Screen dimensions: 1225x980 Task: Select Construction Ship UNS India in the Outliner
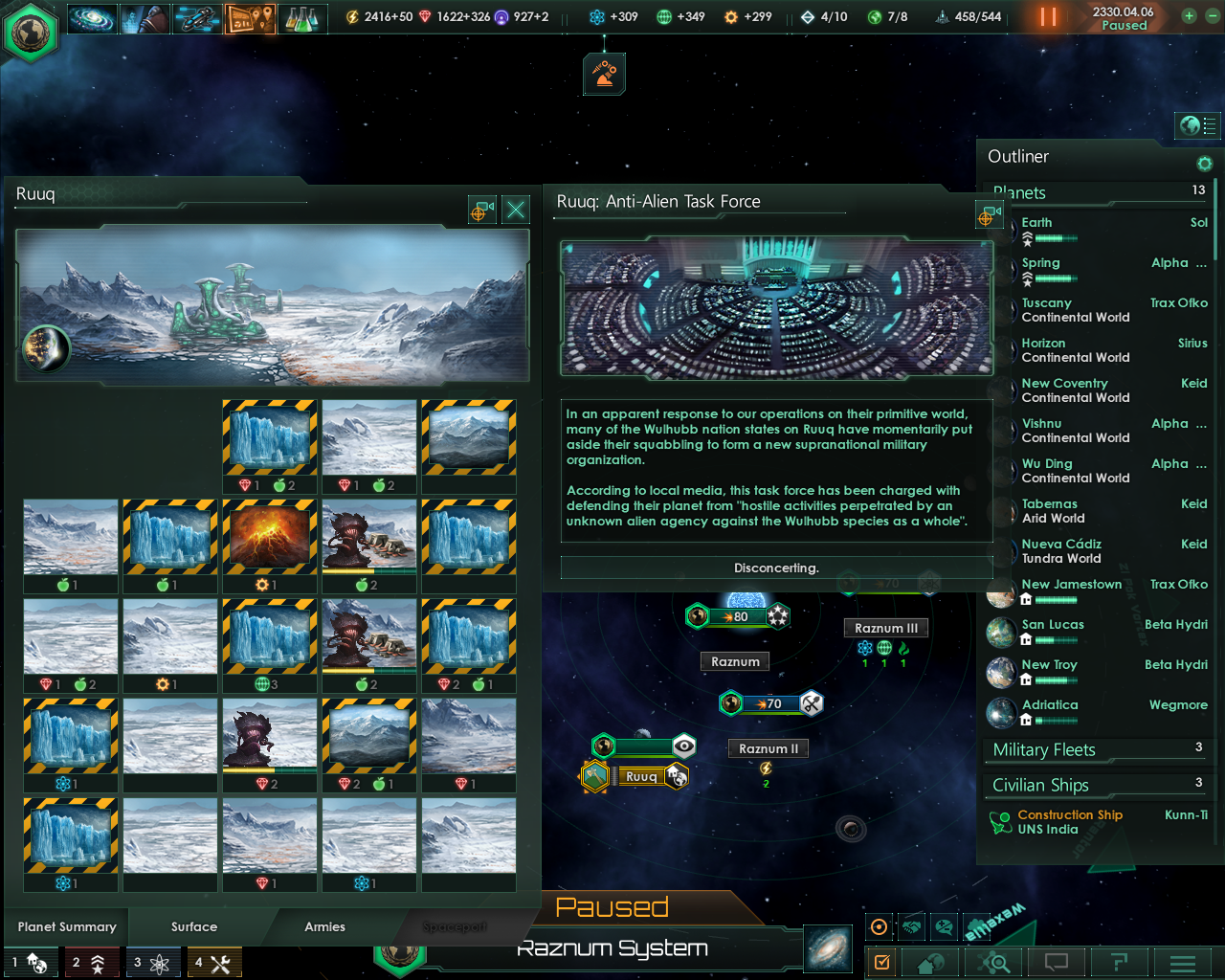(1069, 821)
